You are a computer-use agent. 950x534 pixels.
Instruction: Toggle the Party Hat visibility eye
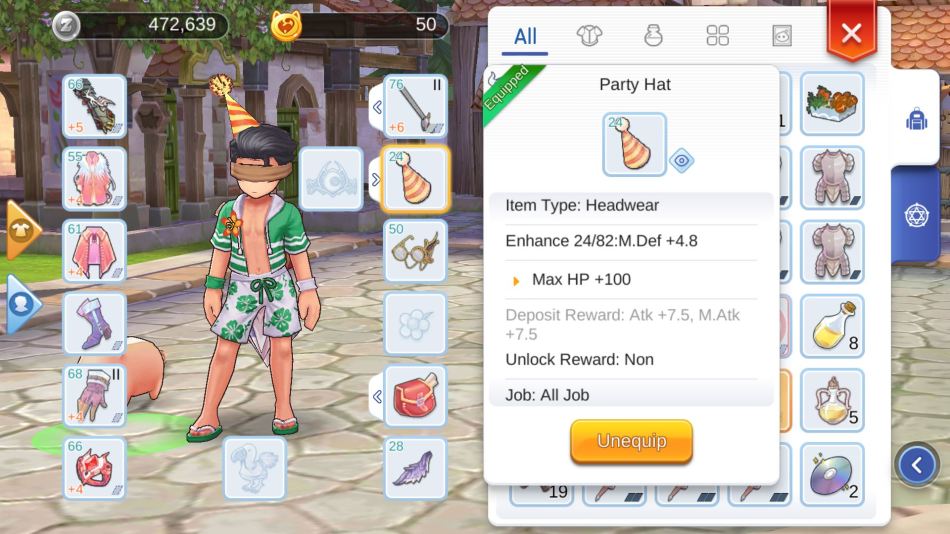click(682, 160)
